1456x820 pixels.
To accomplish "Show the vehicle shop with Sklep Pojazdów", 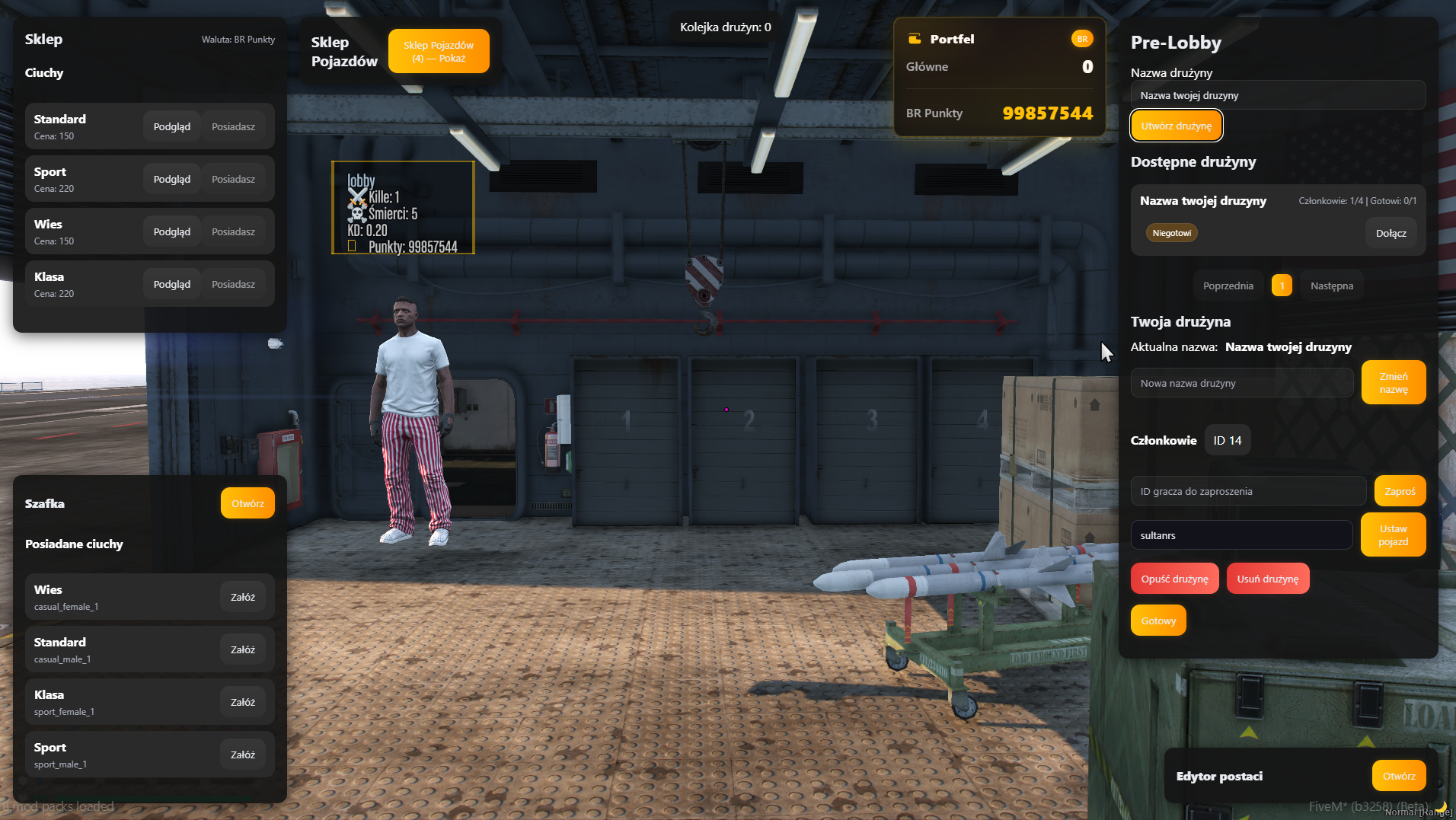I will (x=439, y=52).
